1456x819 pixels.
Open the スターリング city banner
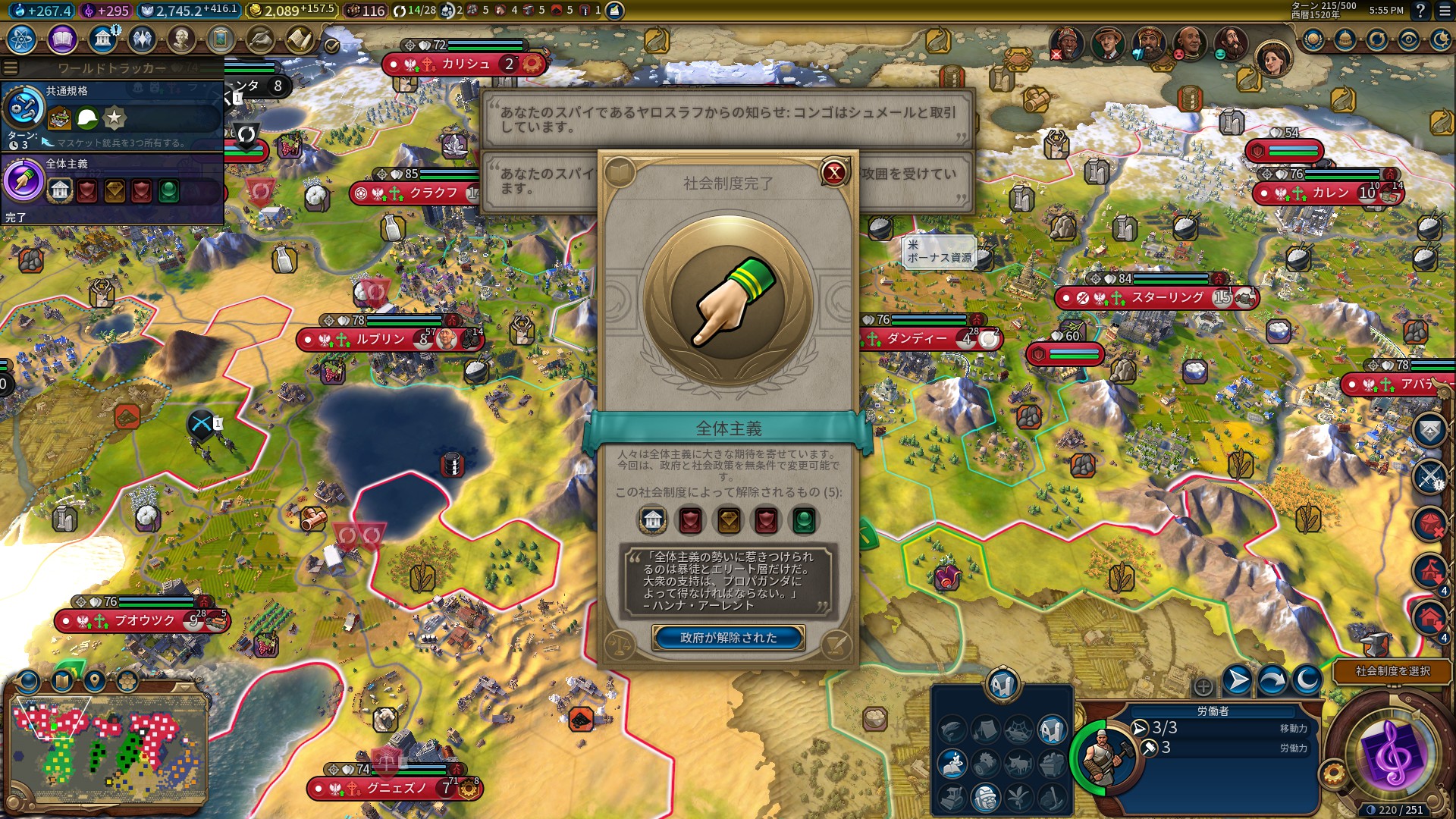pyautogui.click(x=1167, y=298)
